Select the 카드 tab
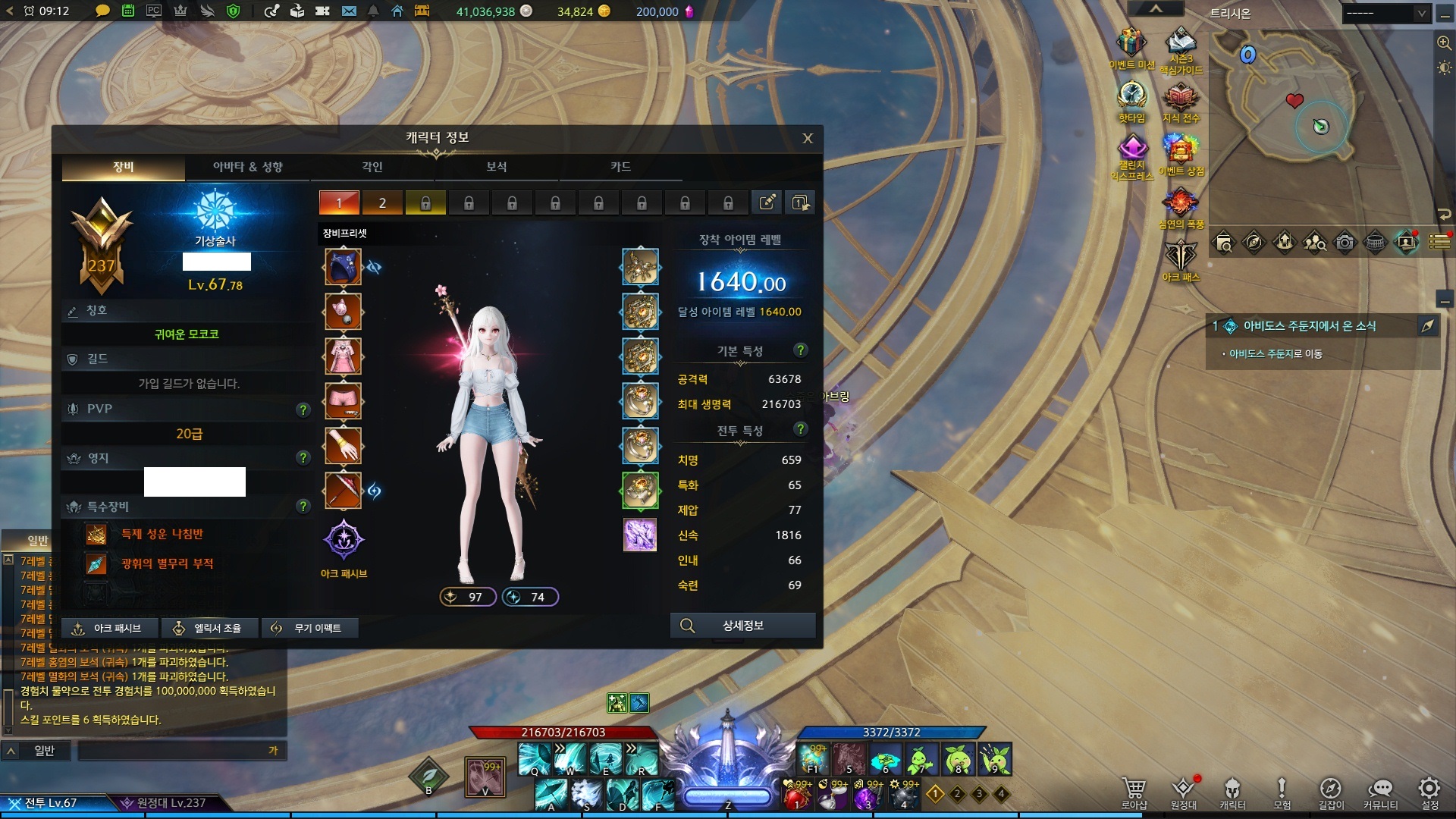This screenshot has width=1456, height=819. [x=620, y=167]
